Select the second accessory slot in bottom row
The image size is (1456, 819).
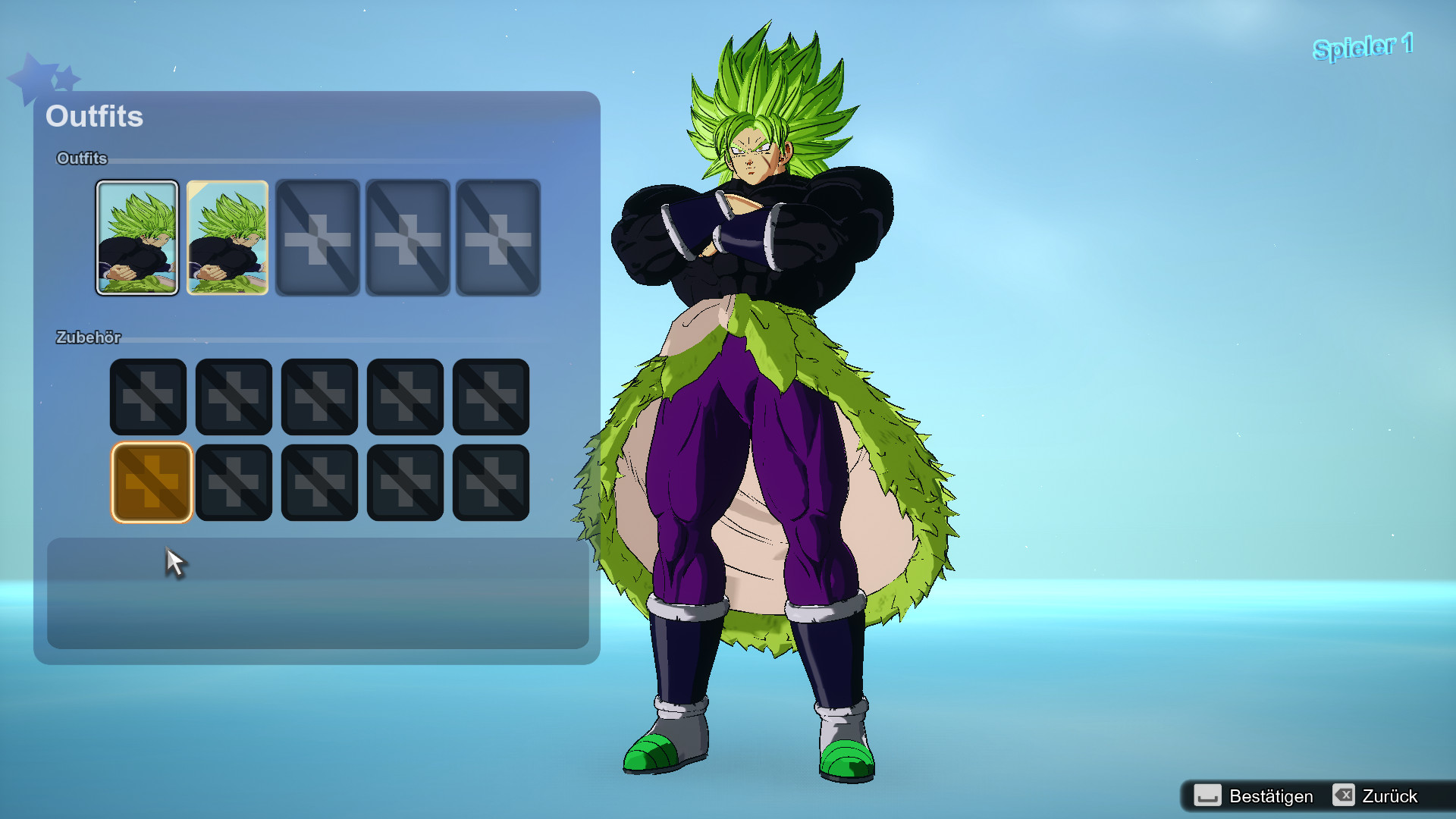pyautogui.click(x=234, y=482)
